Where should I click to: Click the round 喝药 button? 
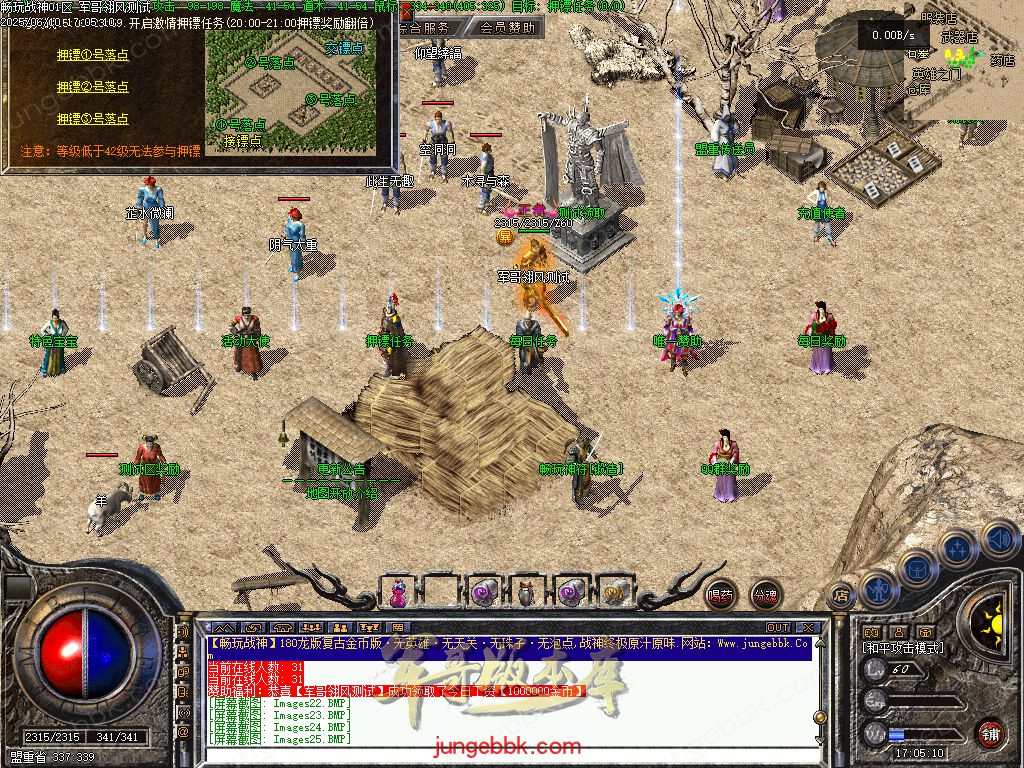720,595
